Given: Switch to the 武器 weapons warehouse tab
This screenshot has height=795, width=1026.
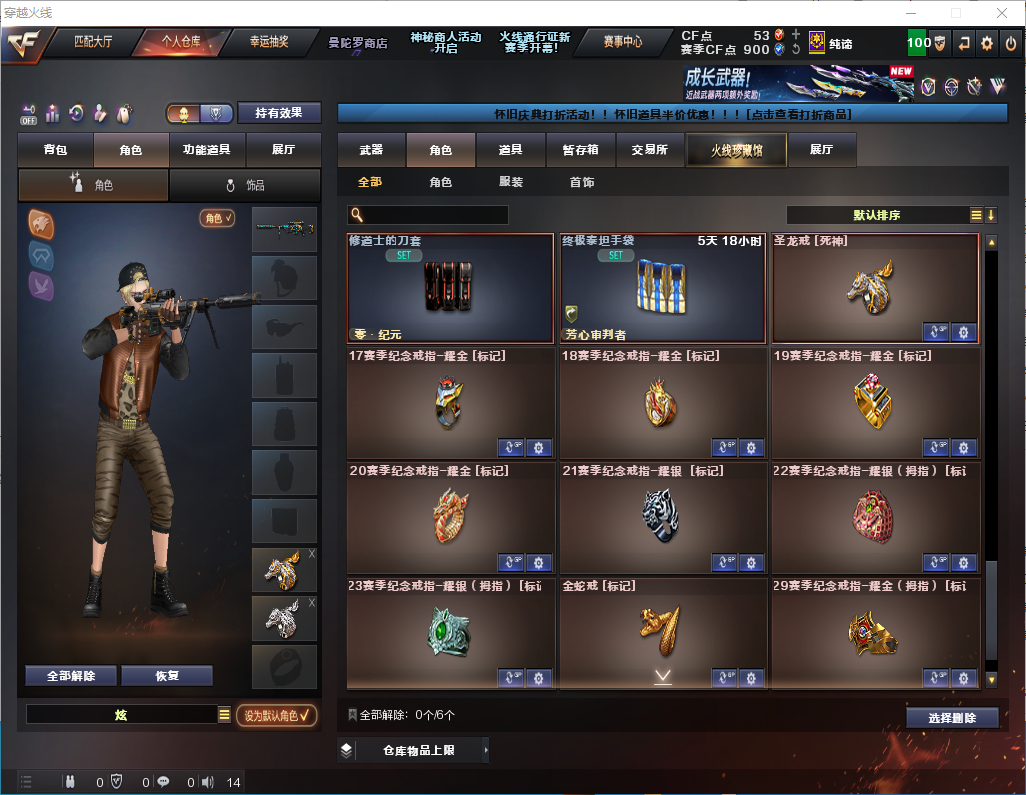Looking at the screenshot, I should [371, 150].
